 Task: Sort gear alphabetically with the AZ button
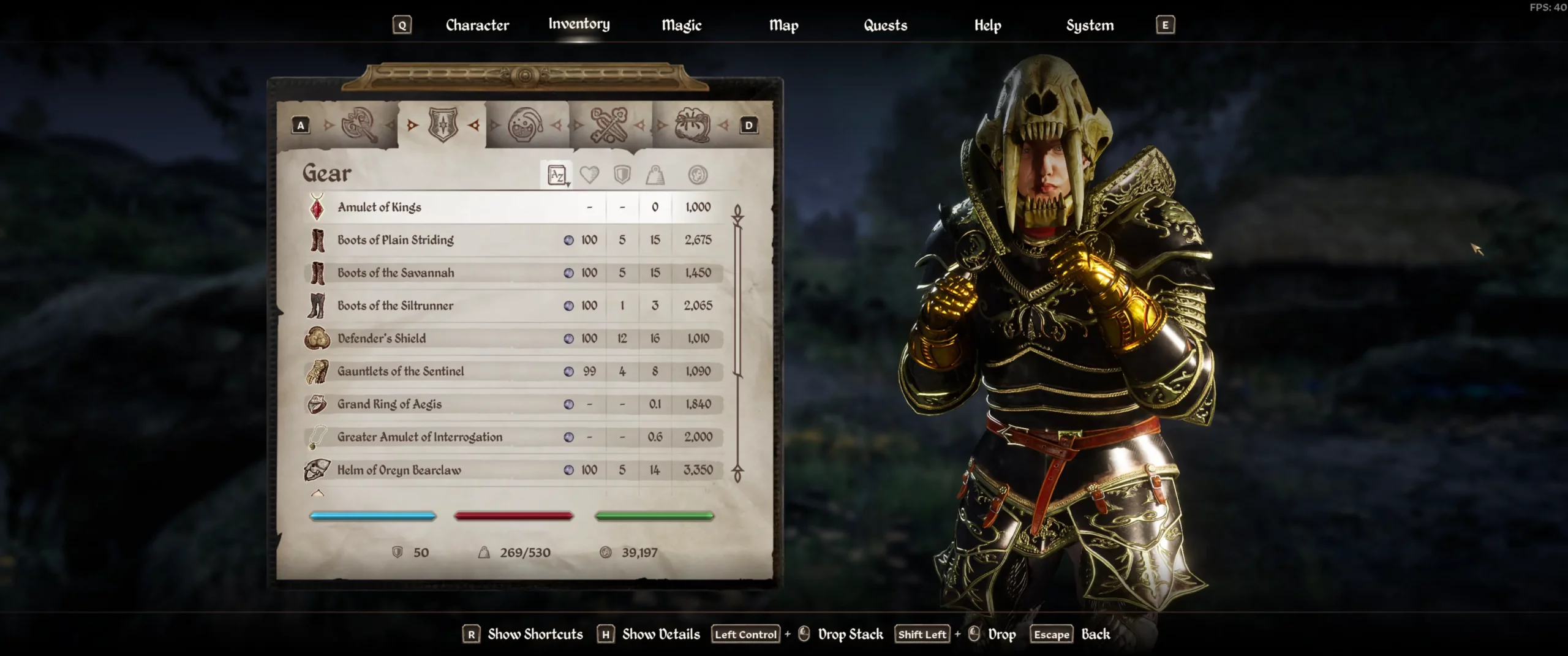point(557,175)
